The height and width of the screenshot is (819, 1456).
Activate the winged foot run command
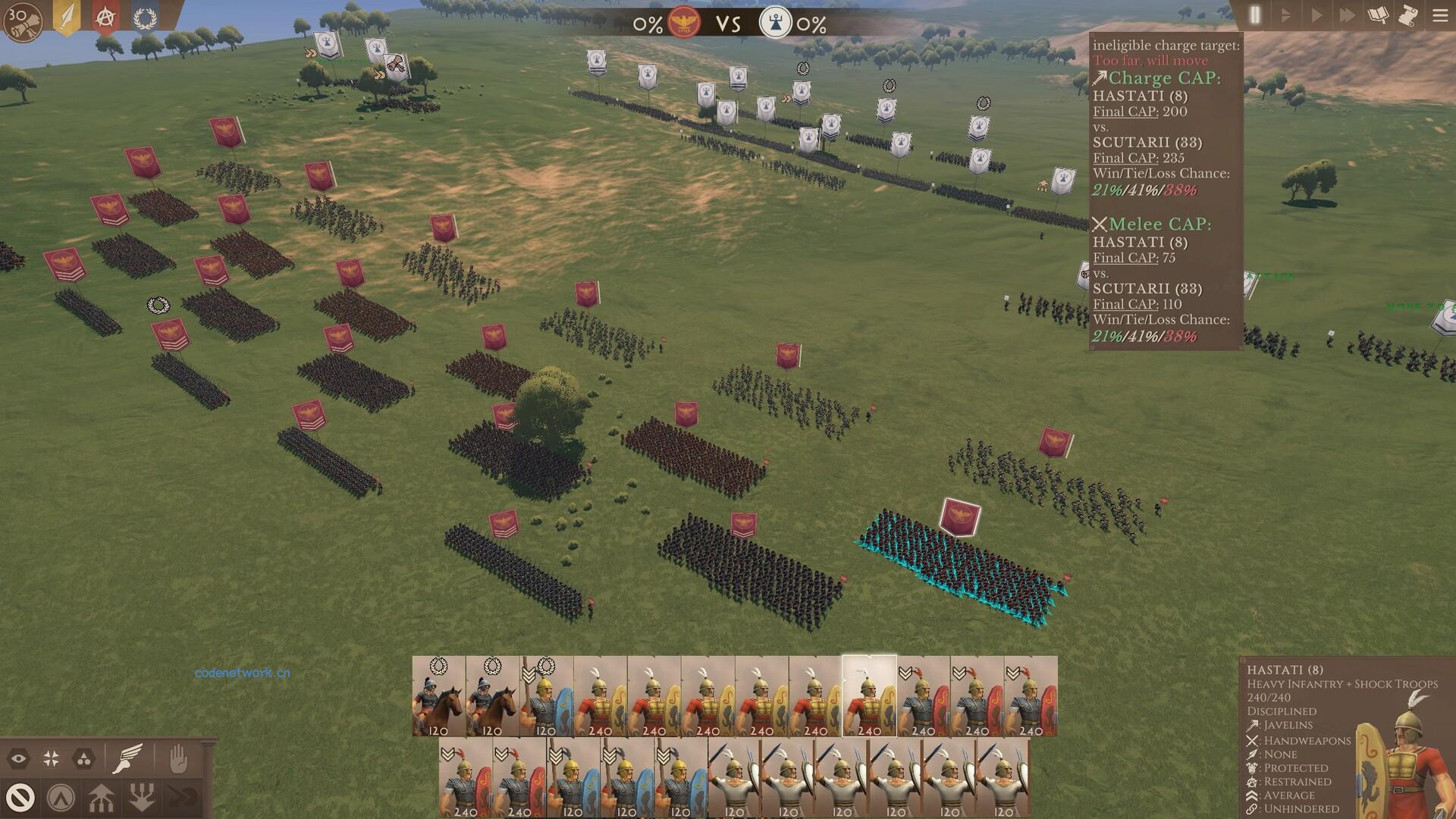(x=127, y=758)
